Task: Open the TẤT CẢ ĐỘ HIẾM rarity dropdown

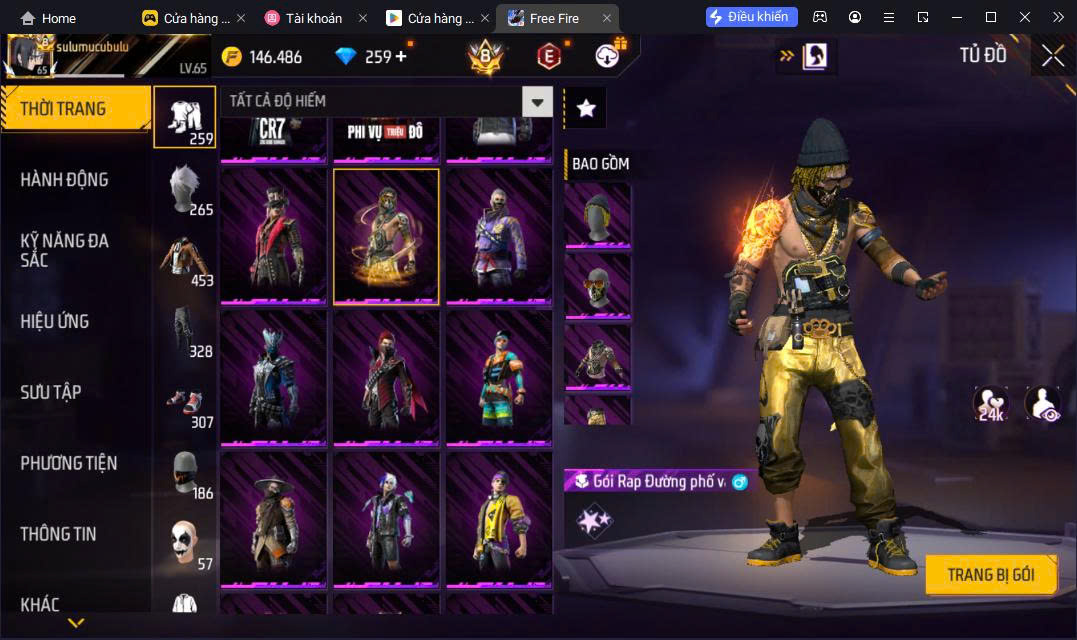Action: pos(539,101)
